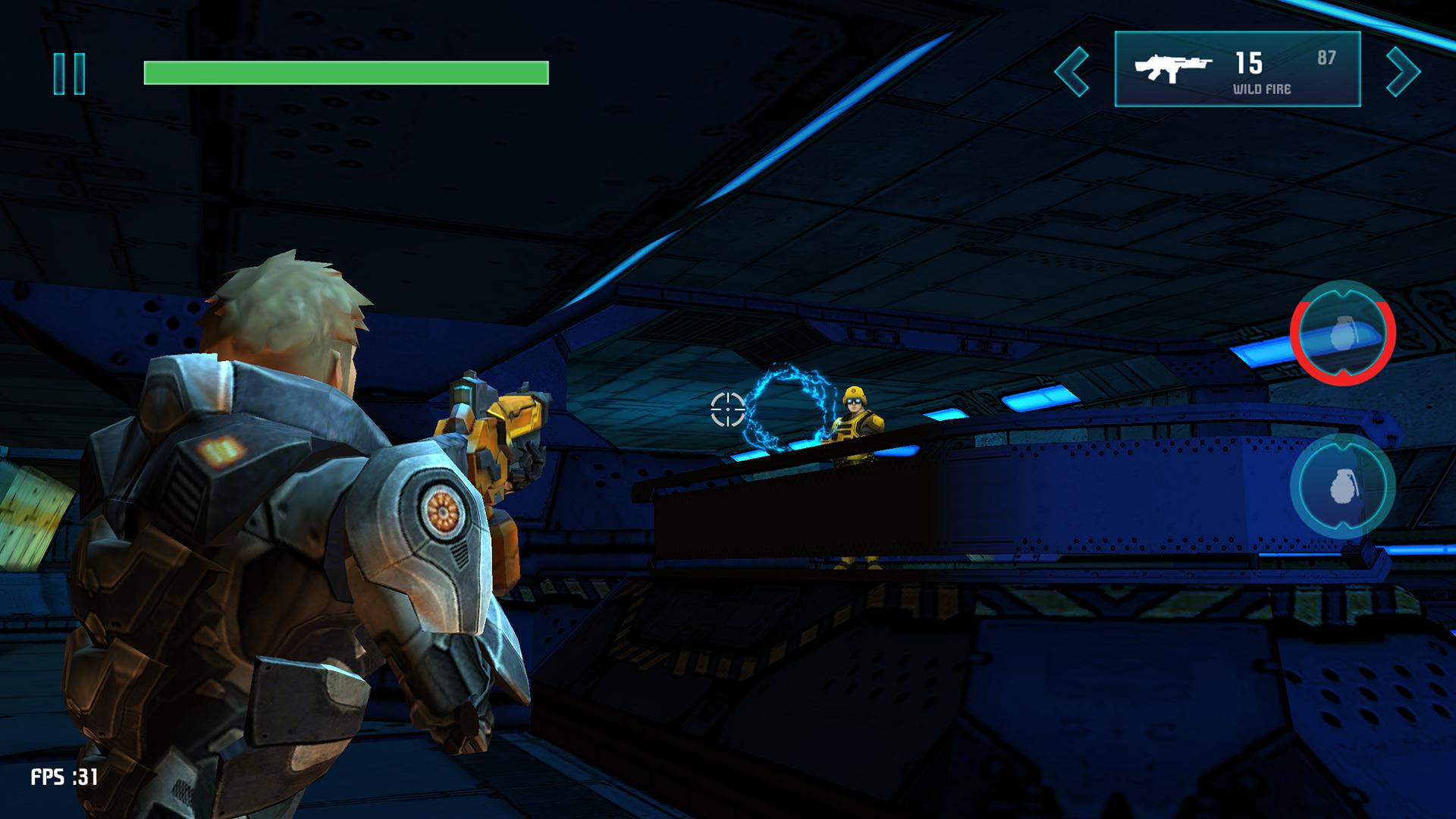Switch to the previous weapon
The image size is (1456, 819).
tap(1072, 72)
